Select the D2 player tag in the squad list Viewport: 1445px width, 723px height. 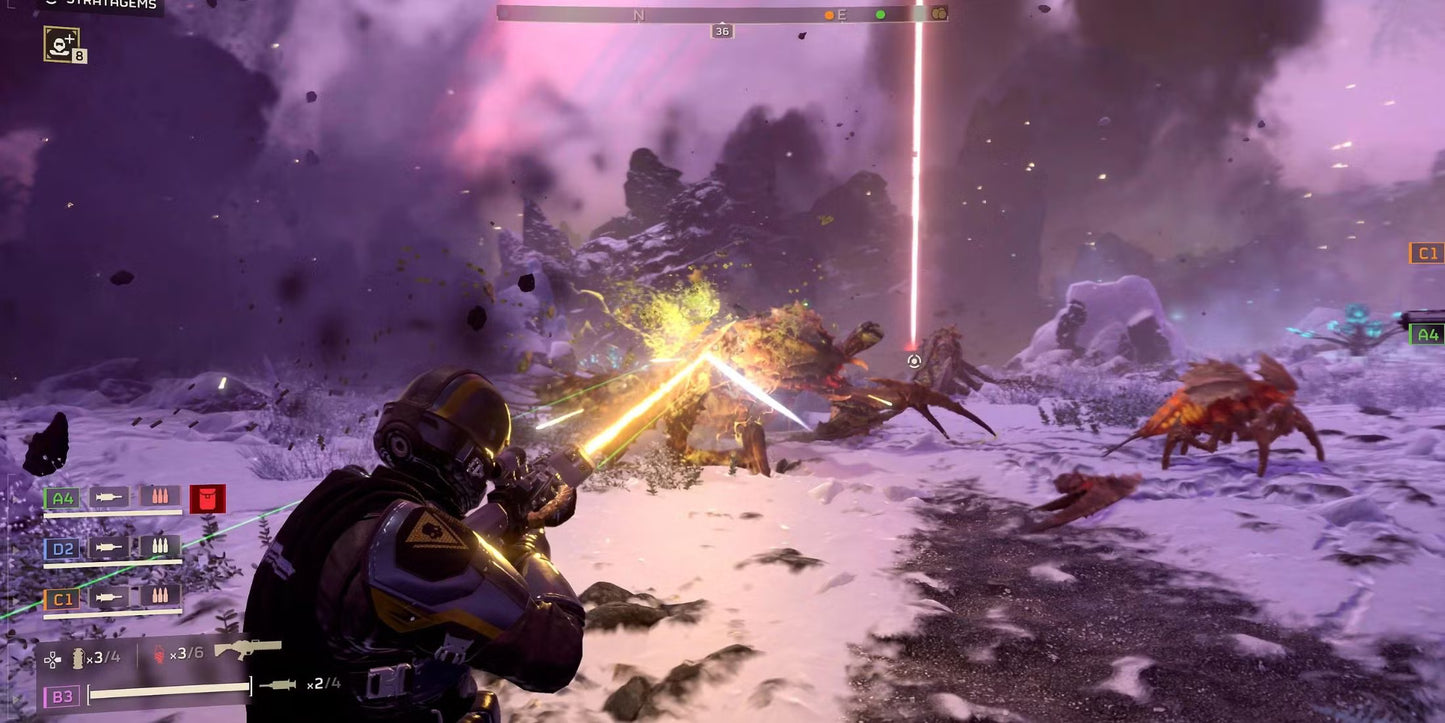coord(60,547)
